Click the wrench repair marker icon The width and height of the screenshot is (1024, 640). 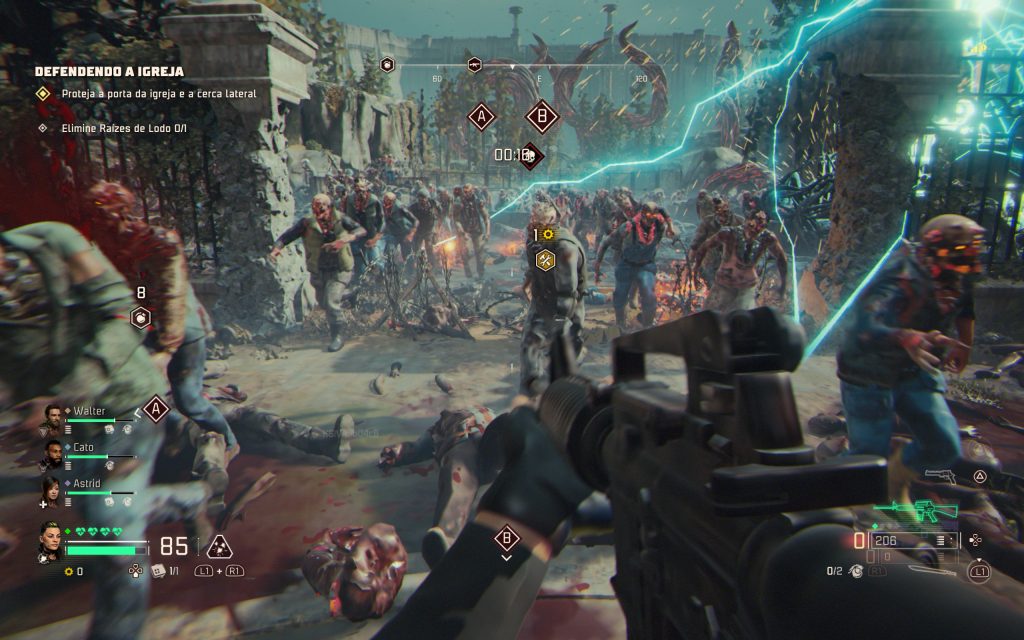(x=546, y=260)
